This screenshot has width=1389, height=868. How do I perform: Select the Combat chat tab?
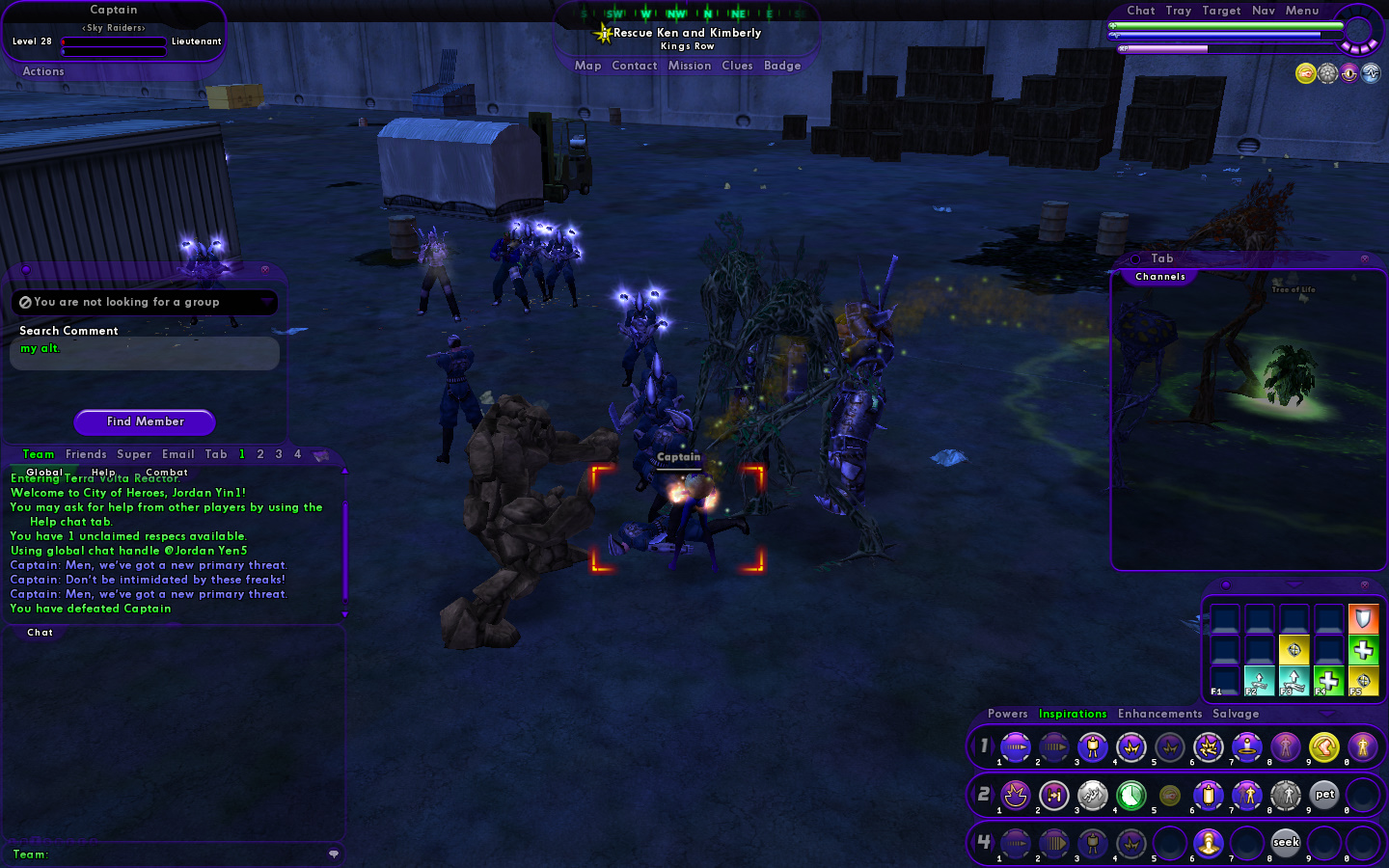click(166, 473)
